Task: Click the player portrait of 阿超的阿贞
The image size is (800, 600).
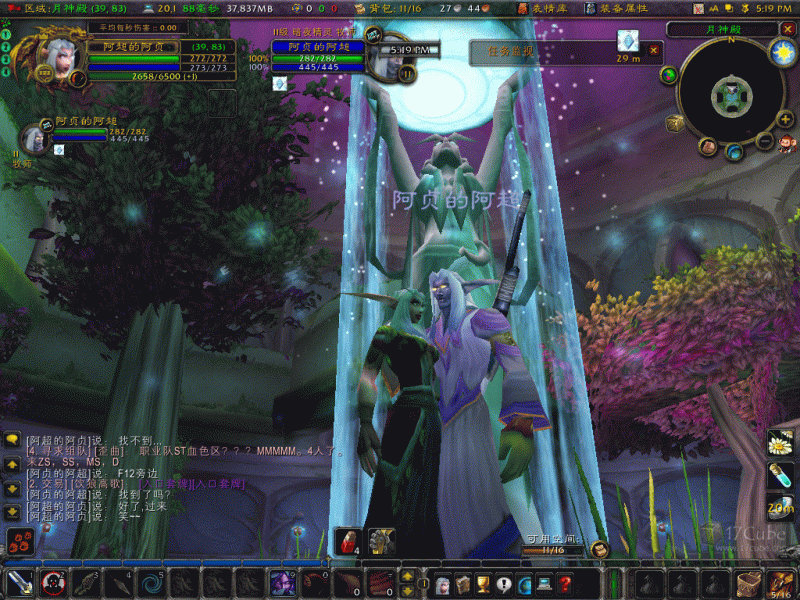Action: 55,58
